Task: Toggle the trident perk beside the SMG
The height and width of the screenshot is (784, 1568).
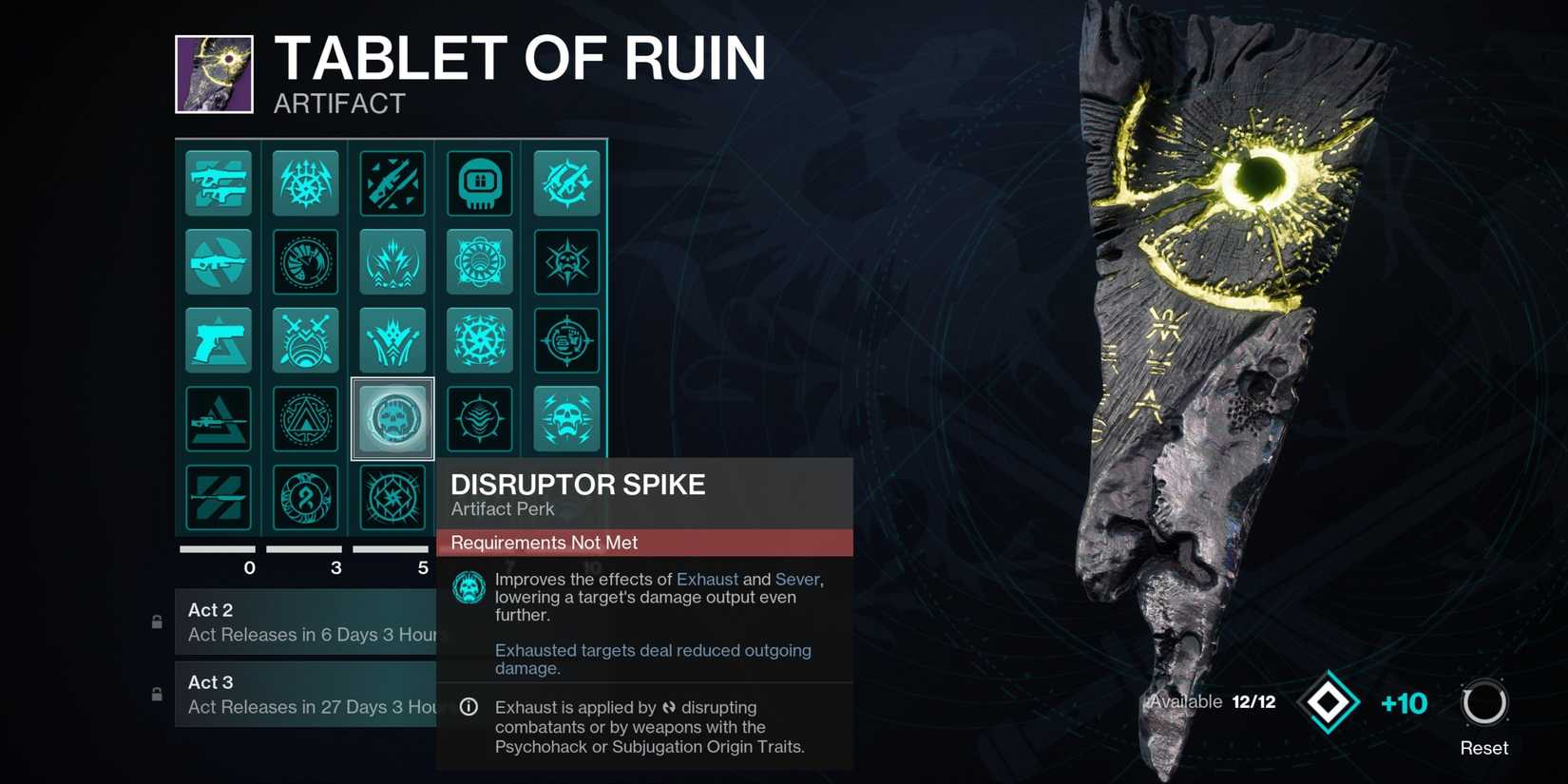Action: click(x=305, y=183)
